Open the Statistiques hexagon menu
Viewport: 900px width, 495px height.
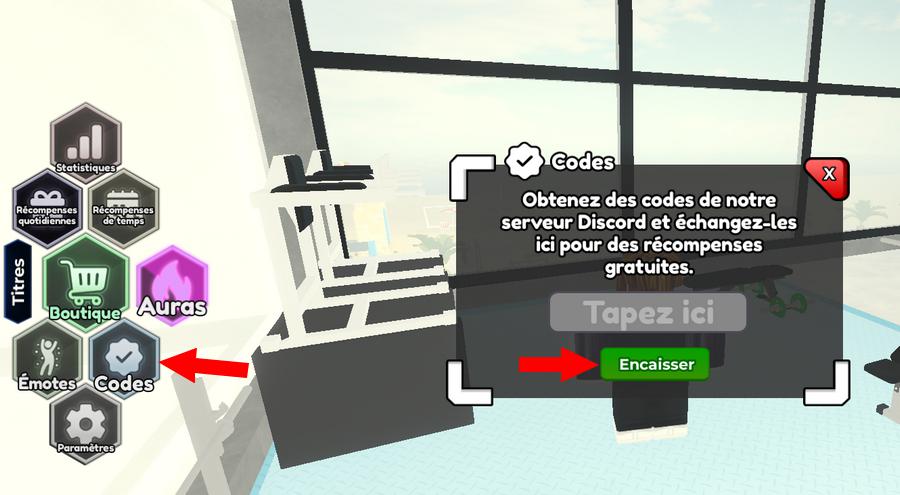pos(86,142)
